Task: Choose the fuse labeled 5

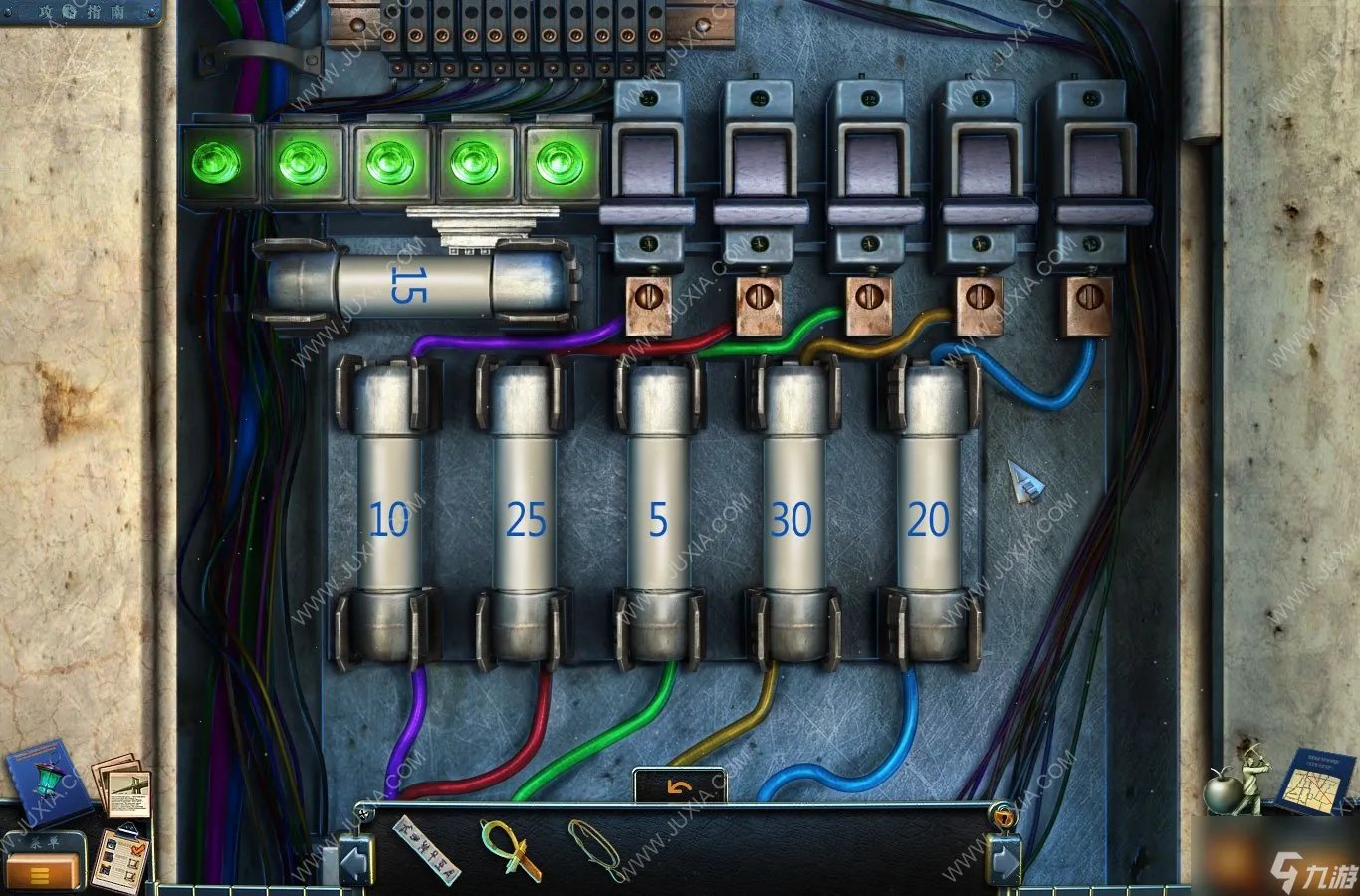Action: tap(658, 515)
